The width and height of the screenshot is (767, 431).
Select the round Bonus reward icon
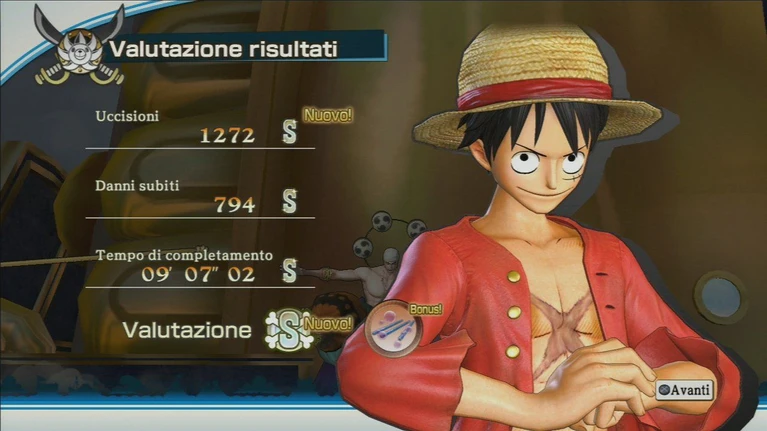point(392,329)
